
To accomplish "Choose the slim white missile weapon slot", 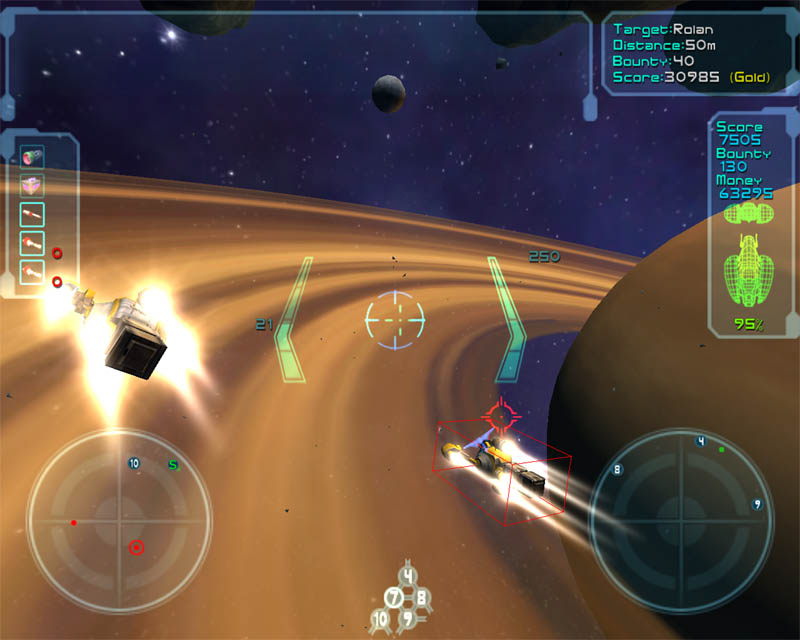I will pos(33,214).
